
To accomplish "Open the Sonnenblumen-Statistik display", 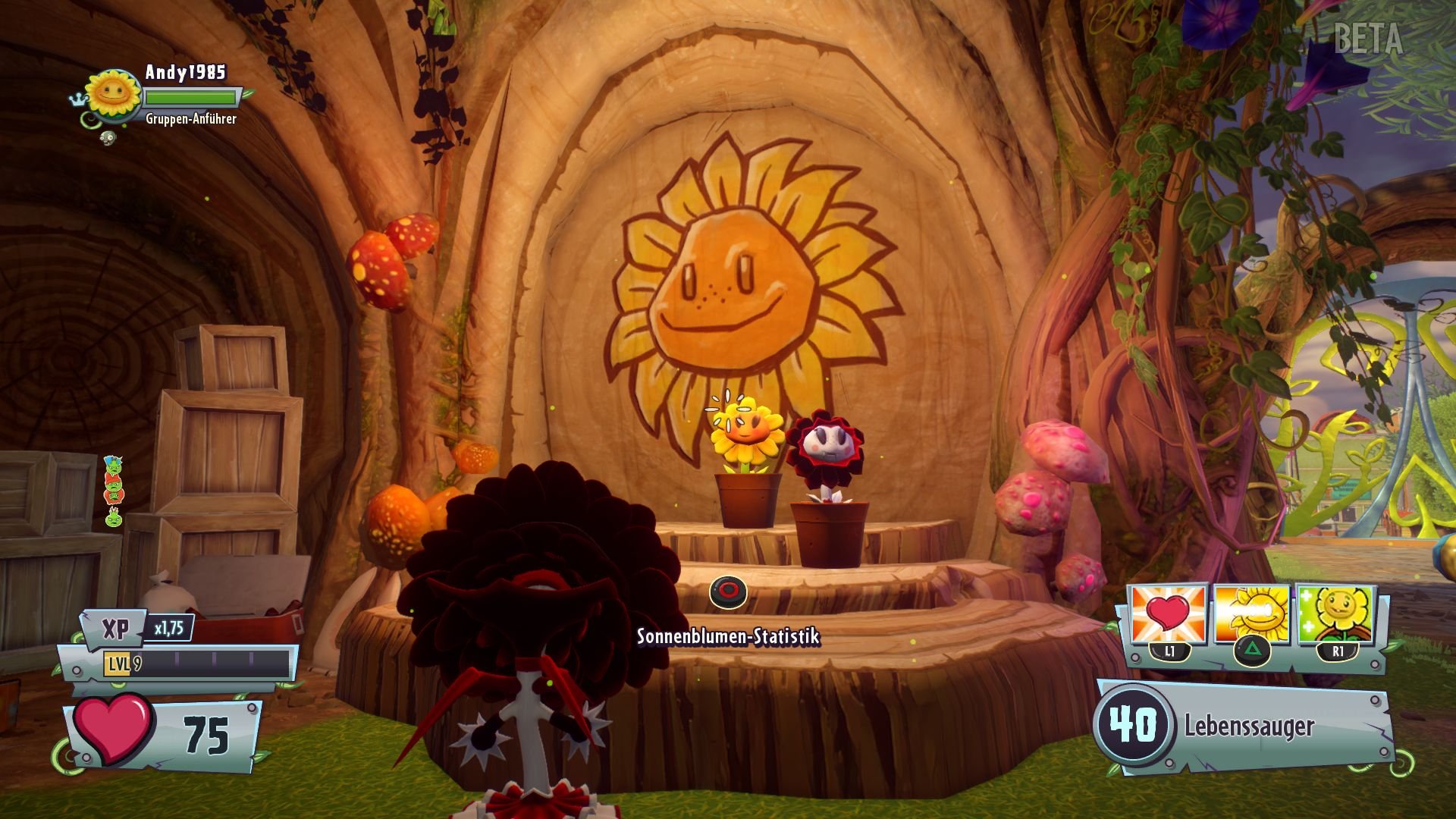I will [727, 639].
